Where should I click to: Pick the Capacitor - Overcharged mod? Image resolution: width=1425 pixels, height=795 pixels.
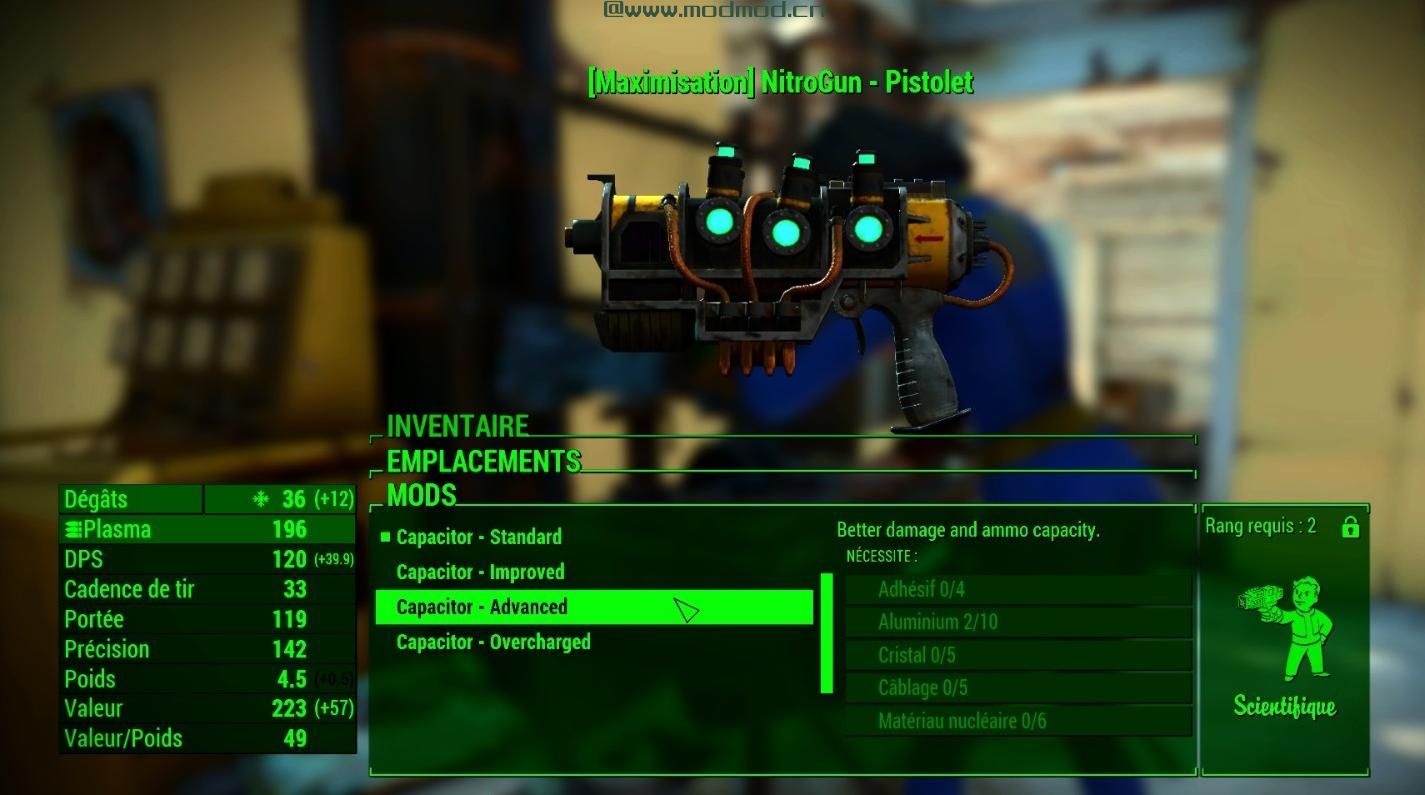pos(493,642)
